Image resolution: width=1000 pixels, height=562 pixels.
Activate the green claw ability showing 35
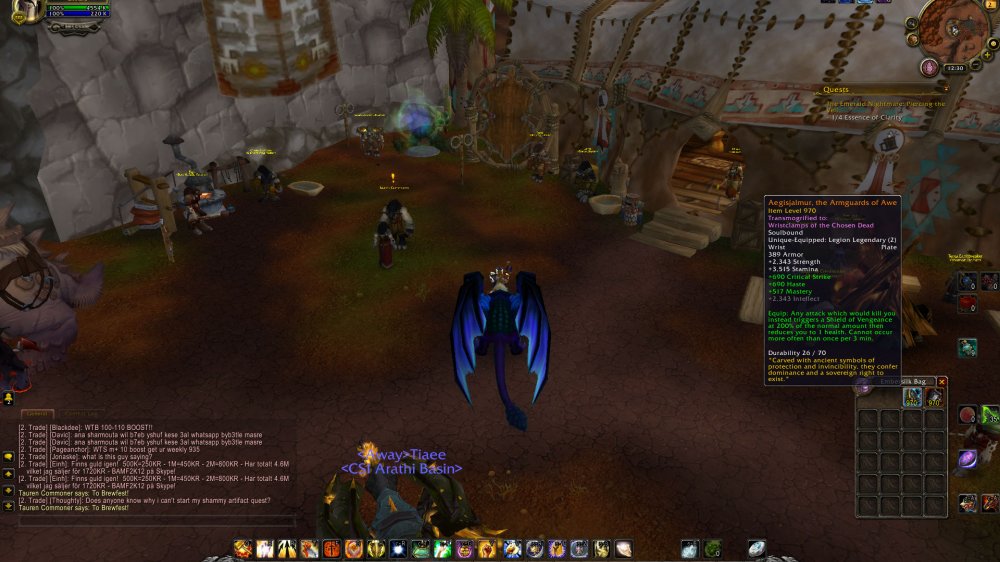pos(990,415)
